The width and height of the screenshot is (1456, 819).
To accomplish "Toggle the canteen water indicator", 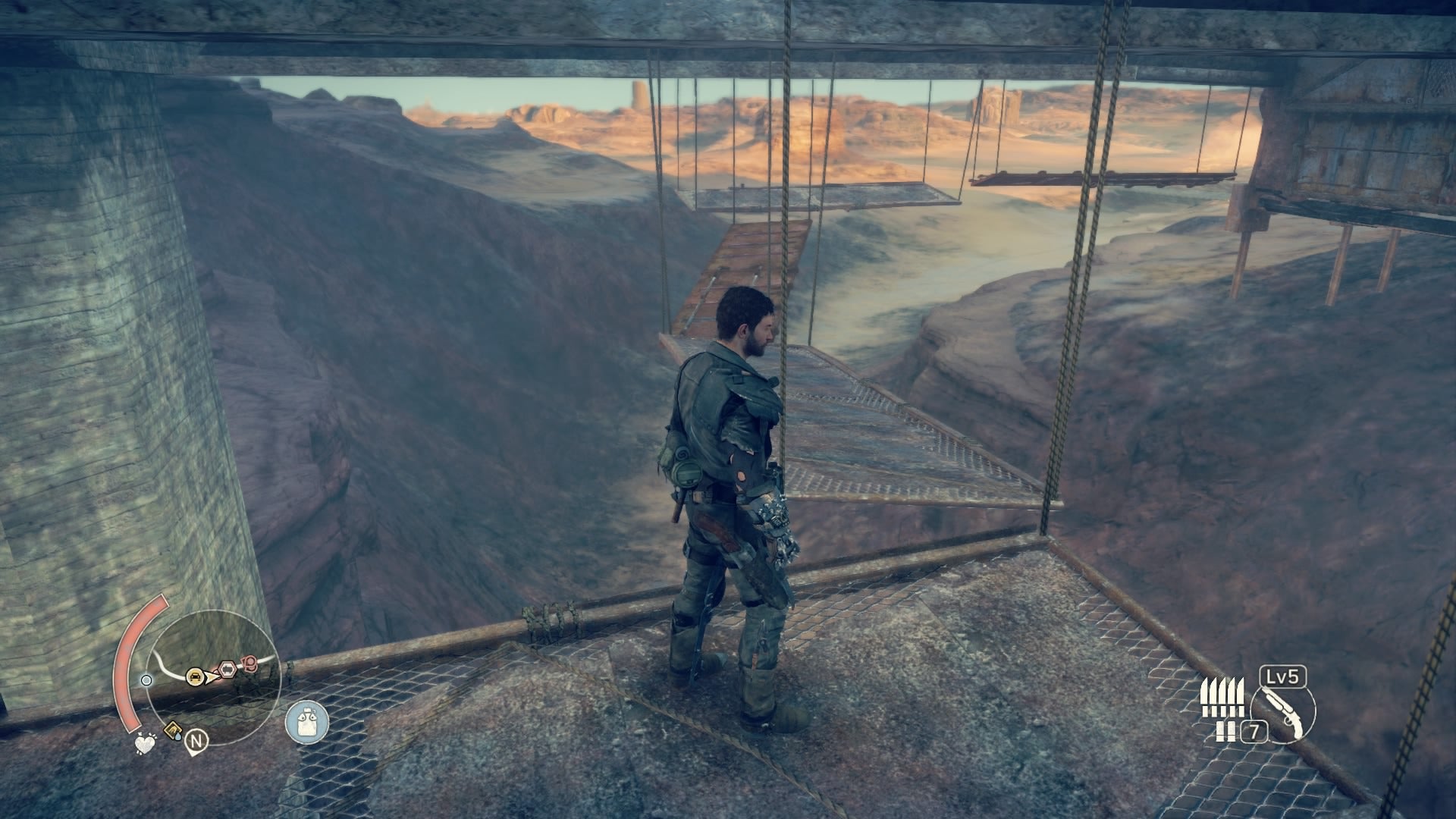I will pos(306,721).
